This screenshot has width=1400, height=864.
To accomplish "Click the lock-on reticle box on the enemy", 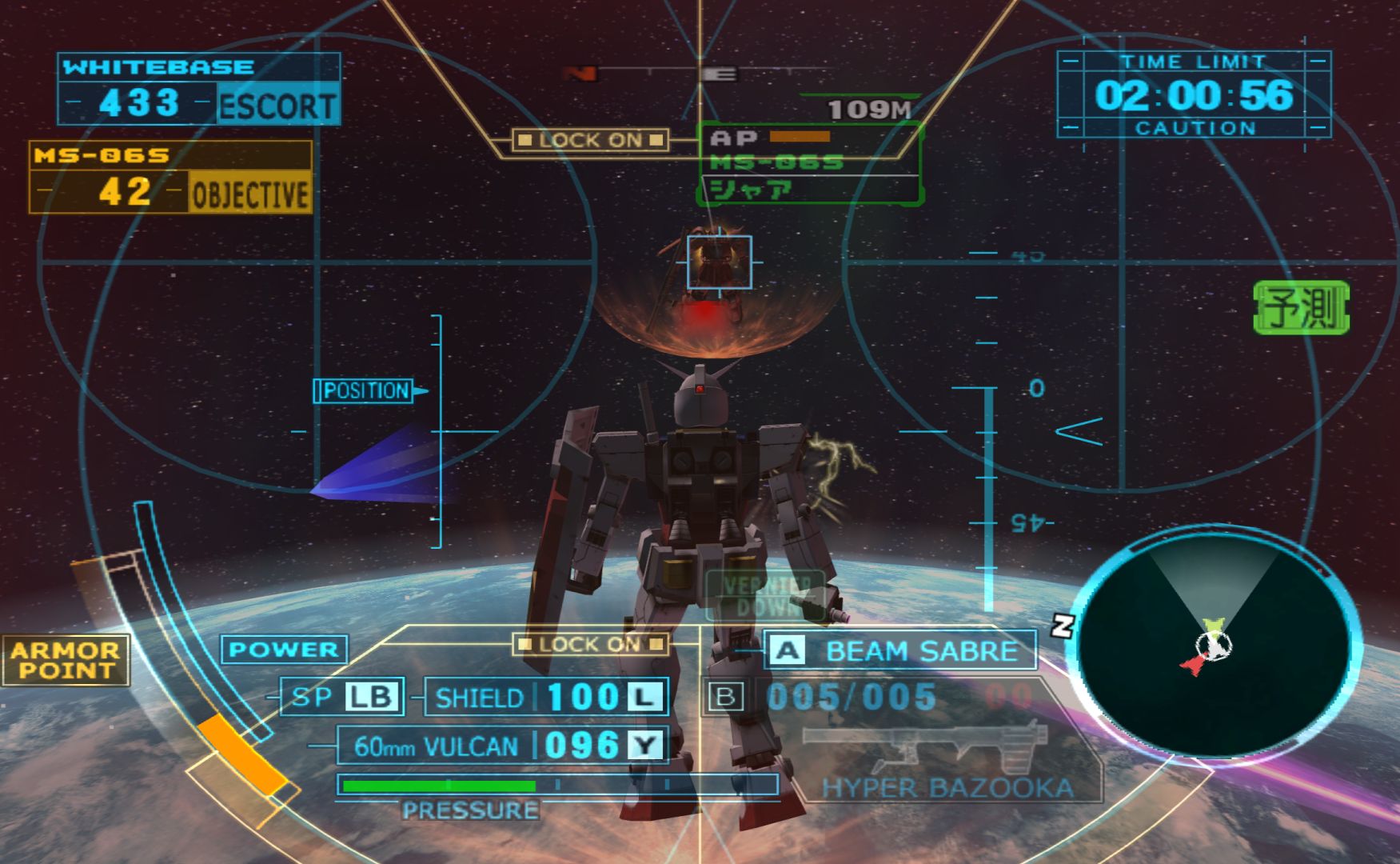I will pos(719,262).
